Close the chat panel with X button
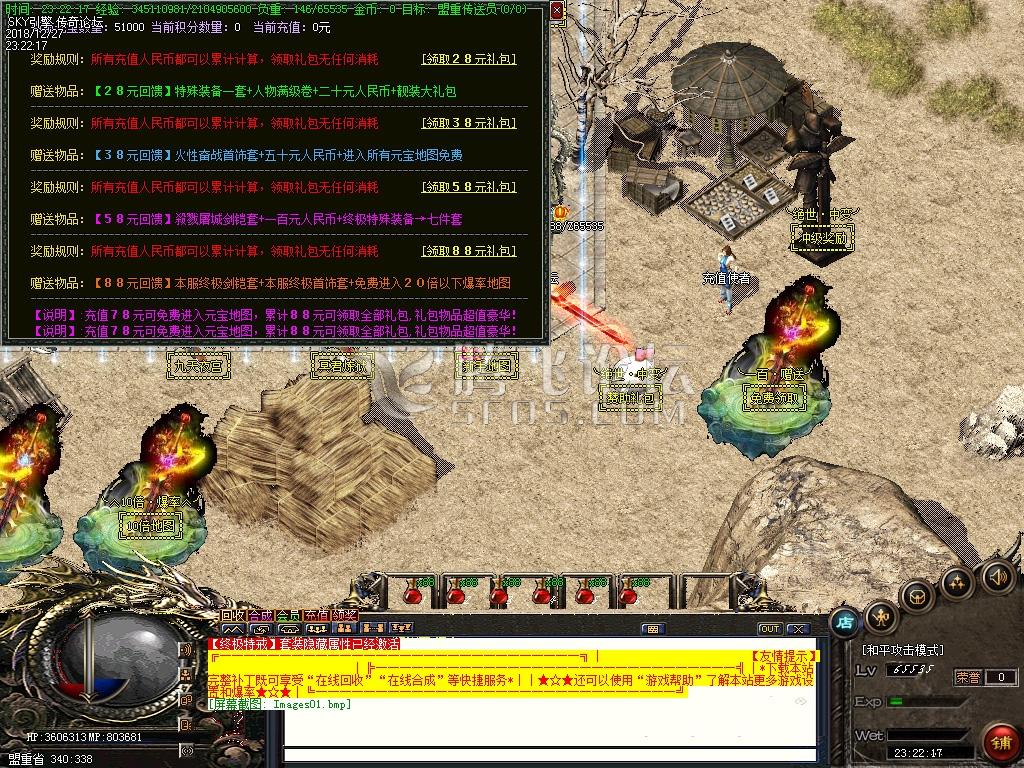The image size is (1024, 768). [797, 629]
